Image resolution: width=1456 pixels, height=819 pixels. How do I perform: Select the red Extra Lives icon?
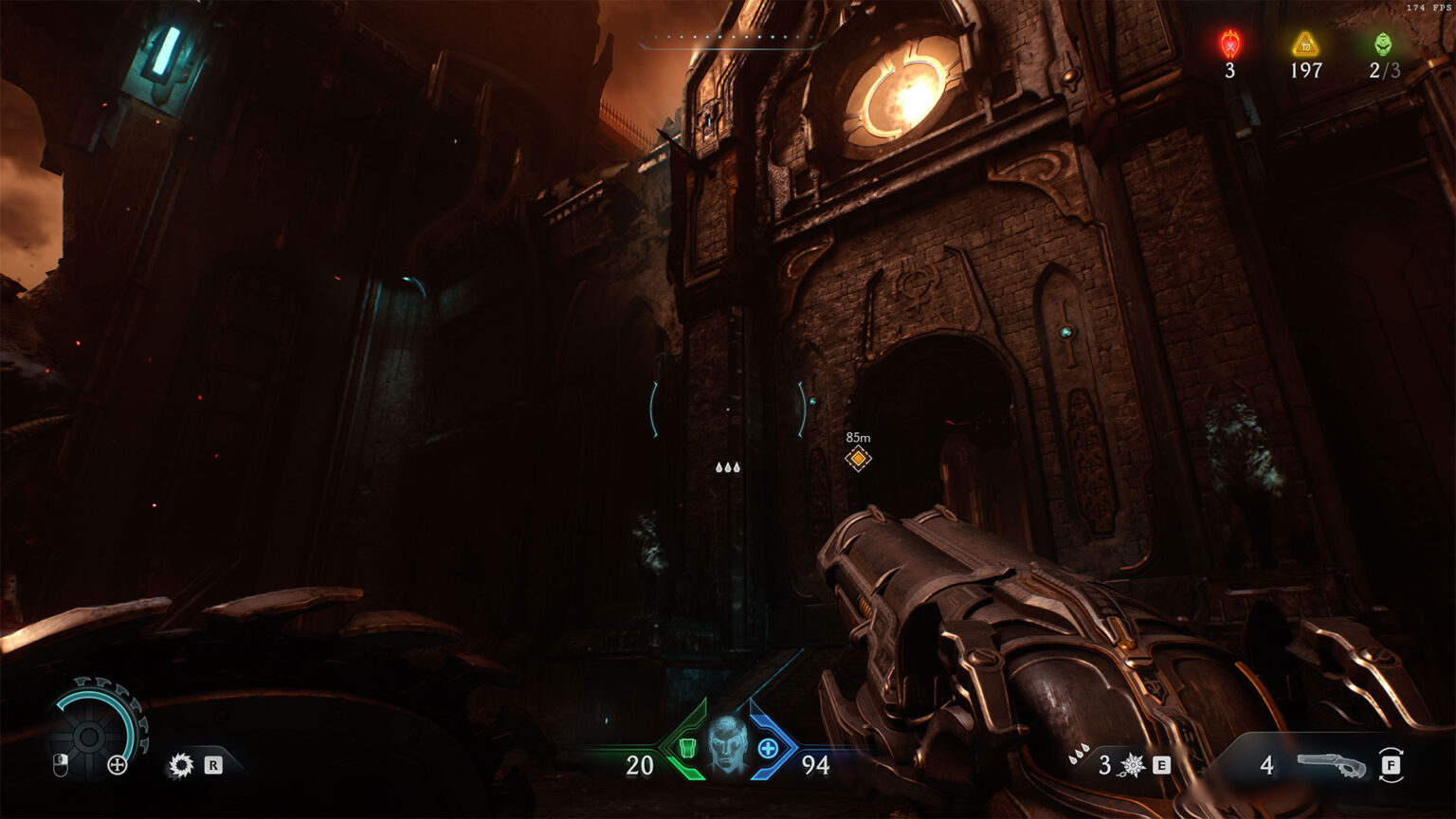coord(1229,42)
